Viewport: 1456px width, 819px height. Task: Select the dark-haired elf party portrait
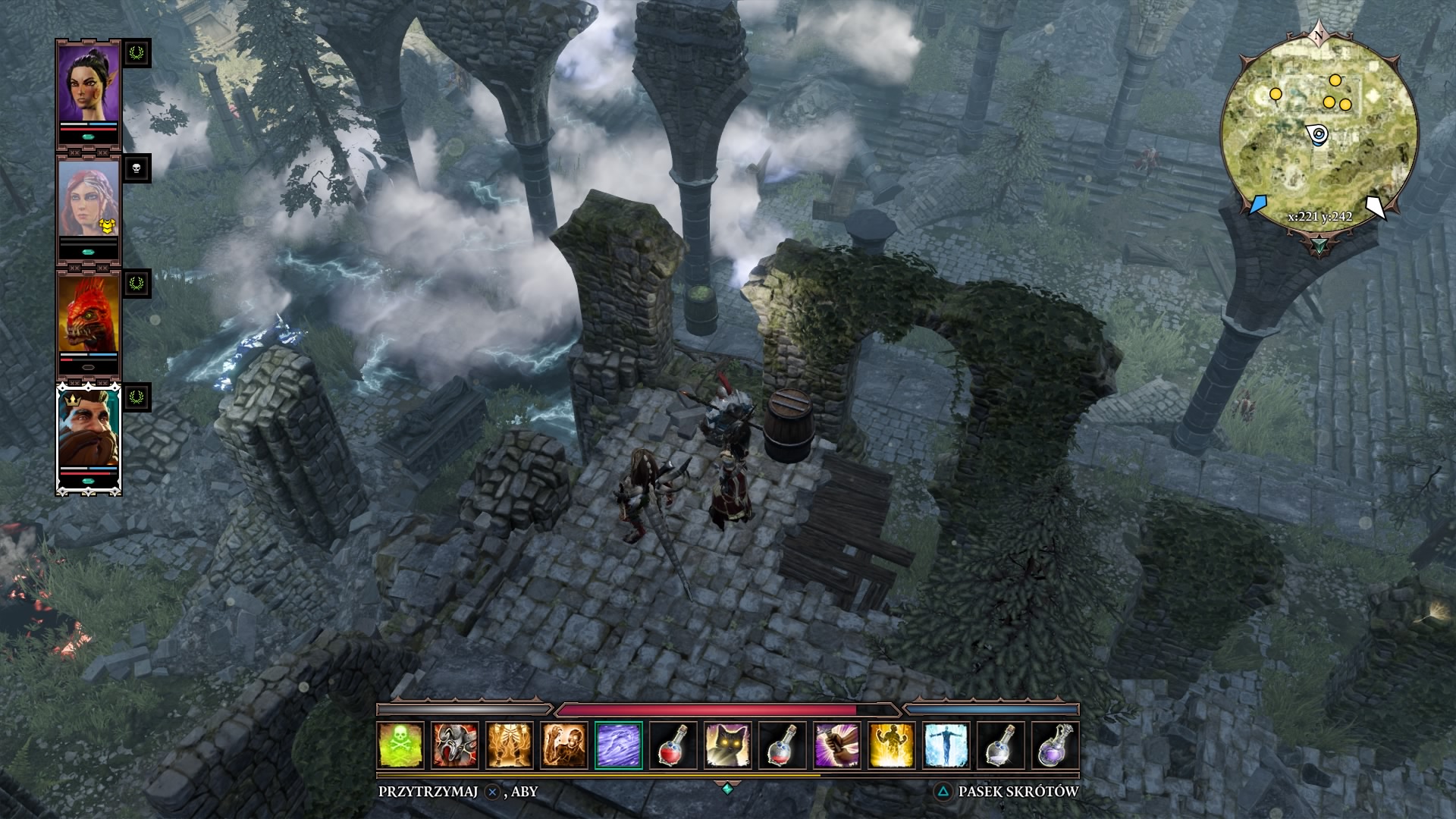click(x=89, y=87)
